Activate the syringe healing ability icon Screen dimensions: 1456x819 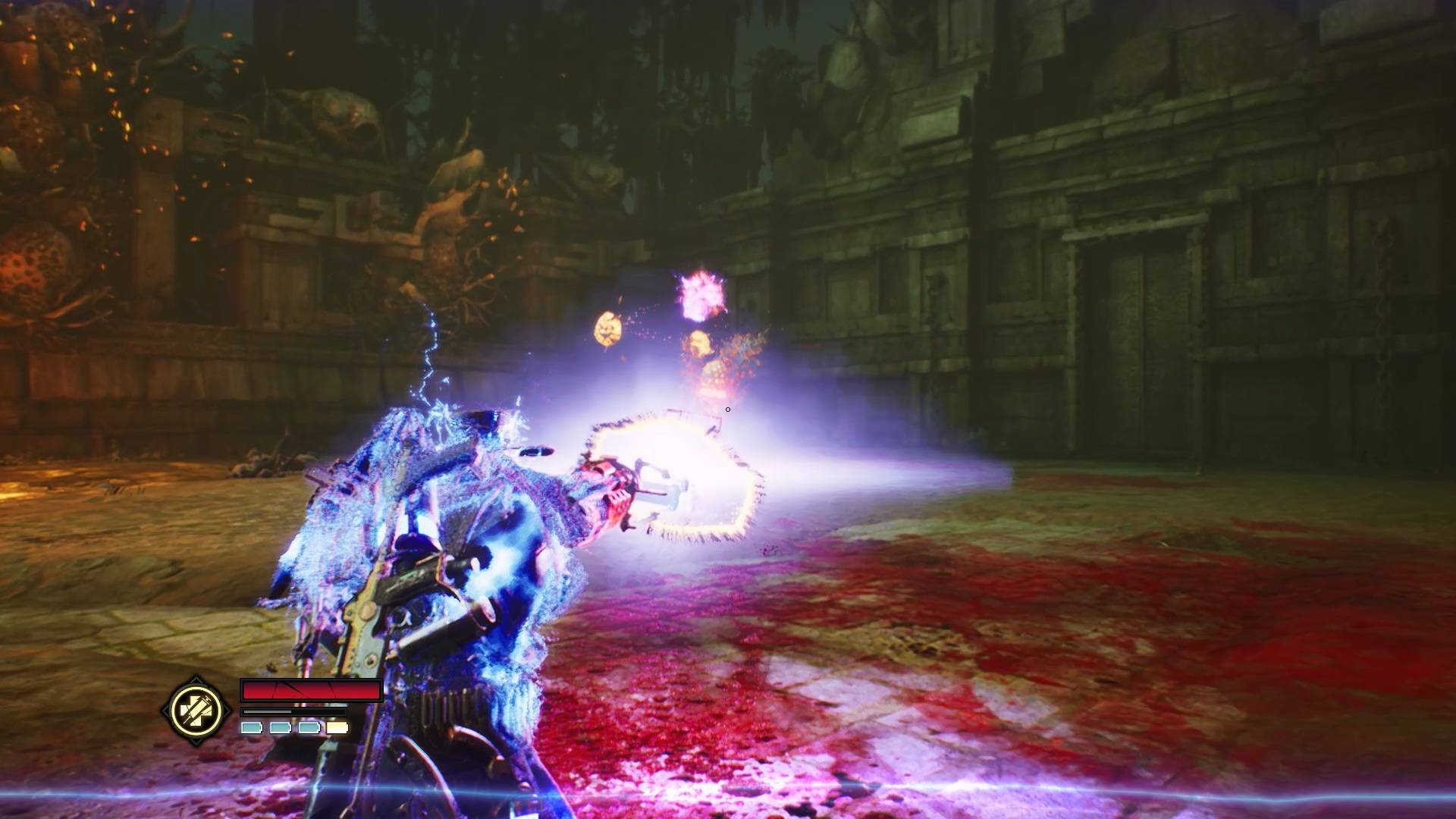point(196,711)
